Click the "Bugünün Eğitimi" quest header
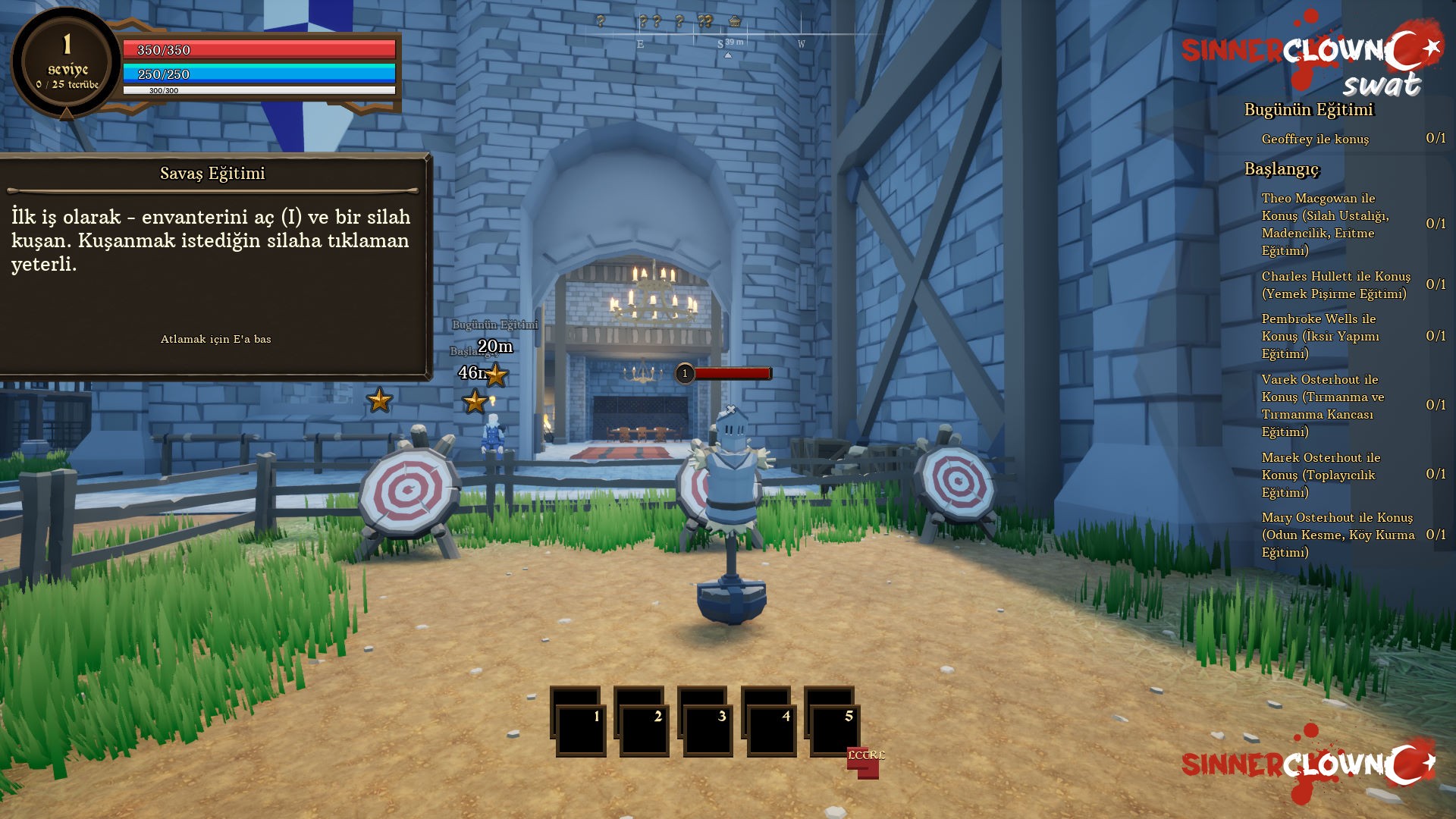This screenshot has height=819, width=1456. tap(1308, 110)
